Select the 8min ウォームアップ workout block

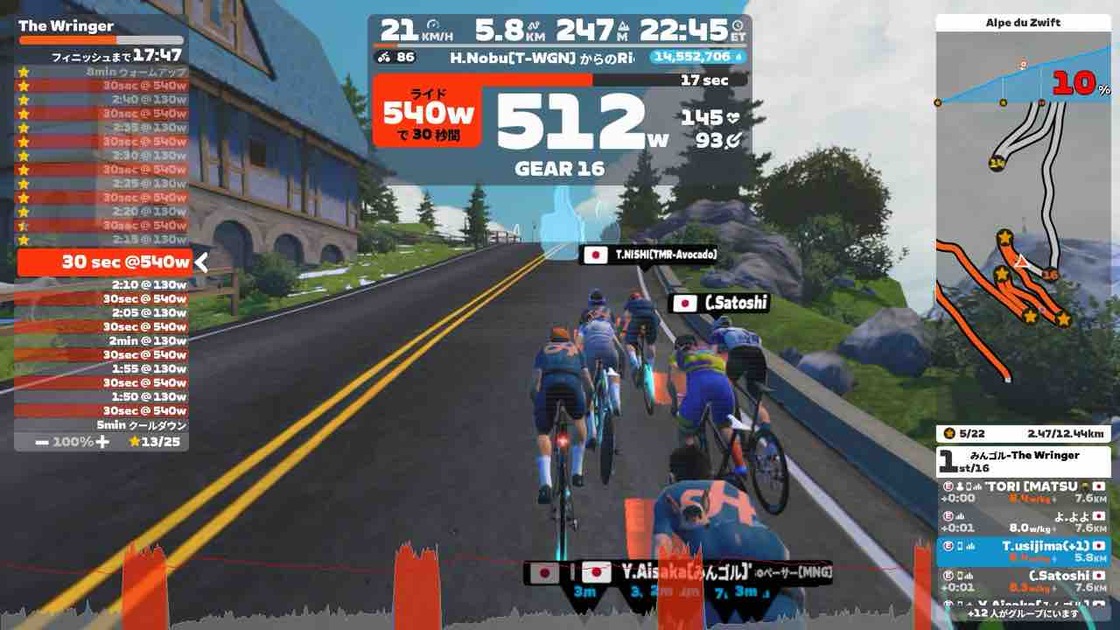[x=103, y=72]
